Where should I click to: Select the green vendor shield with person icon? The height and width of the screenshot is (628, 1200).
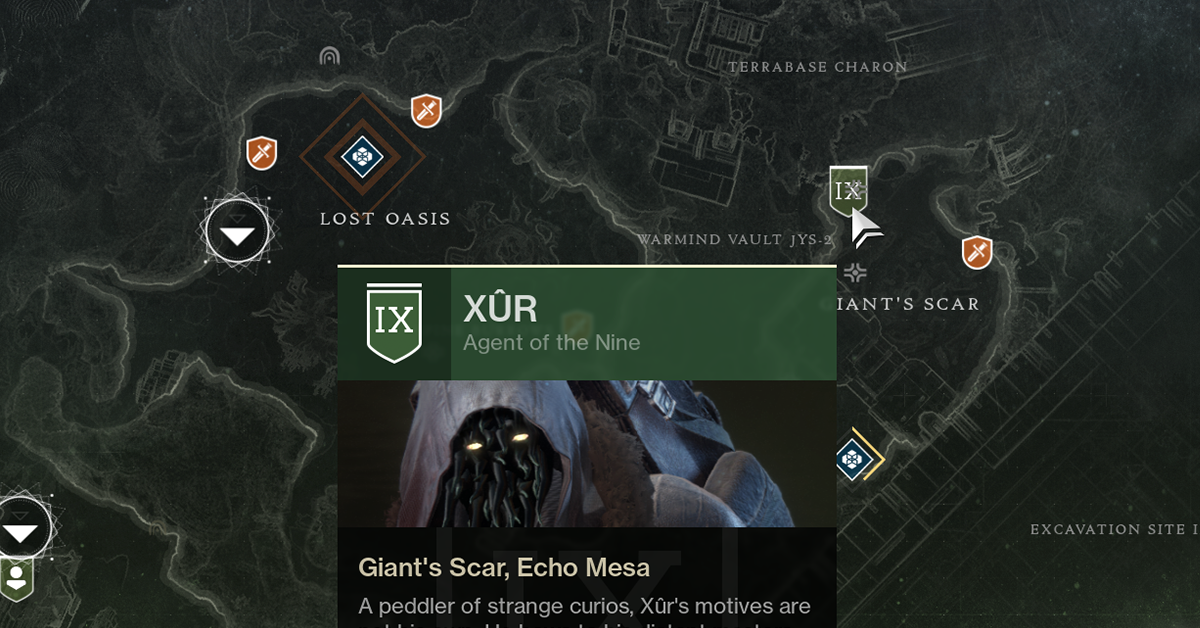coord(17,578)
